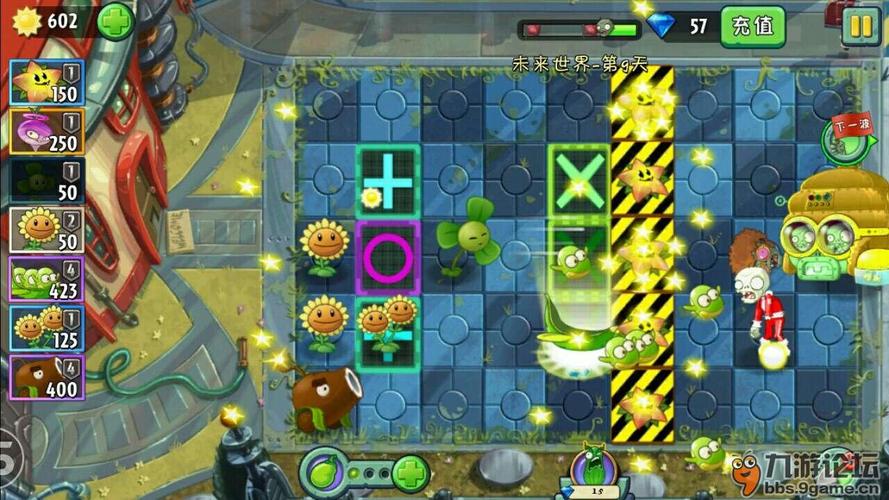Pick the Coconut Cannon seed packet

(x=46, y=377)
